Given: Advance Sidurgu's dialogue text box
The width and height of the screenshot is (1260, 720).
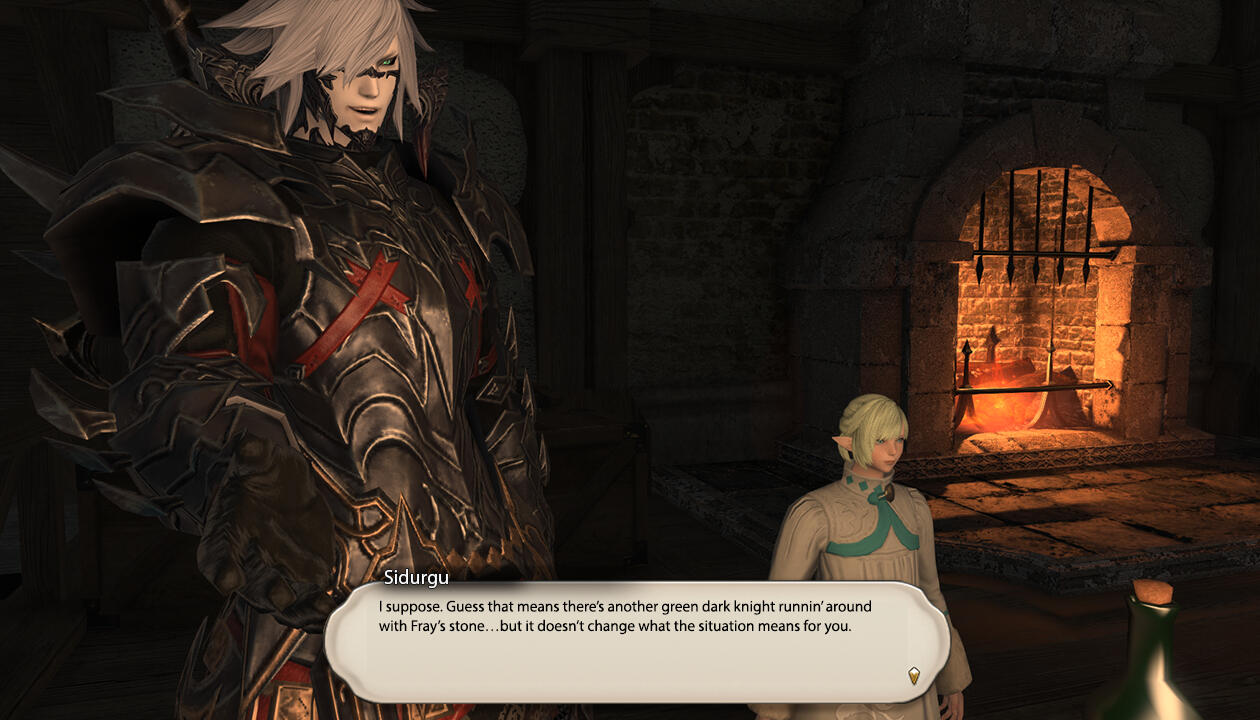Looking at the screenshot, I should [636, 640].
